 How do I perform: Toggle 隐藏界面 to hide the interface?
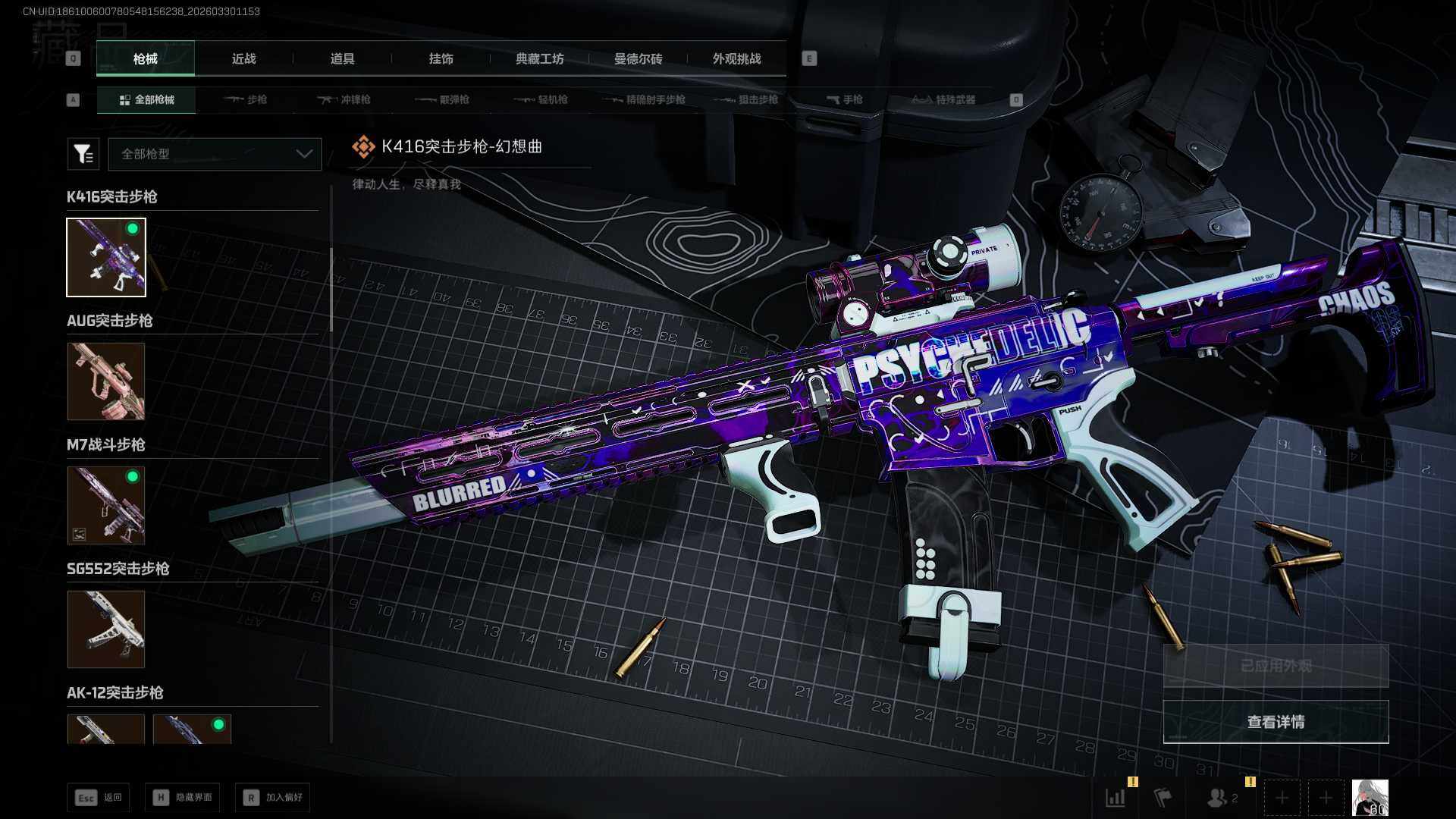(183, 798)
